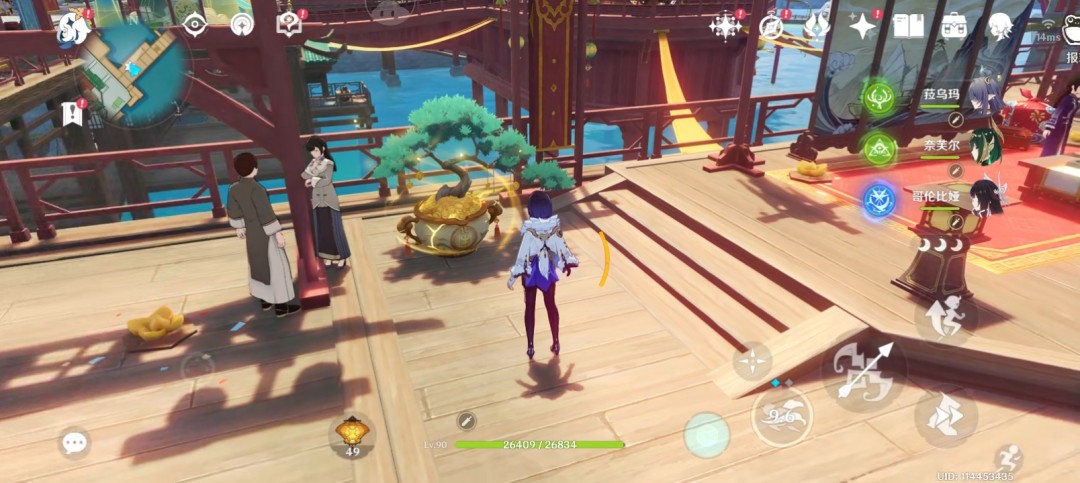This screenshot has width=1080, height=483.
Task: Tap the sprint running figure button
Action: (x=1009, y=459)
